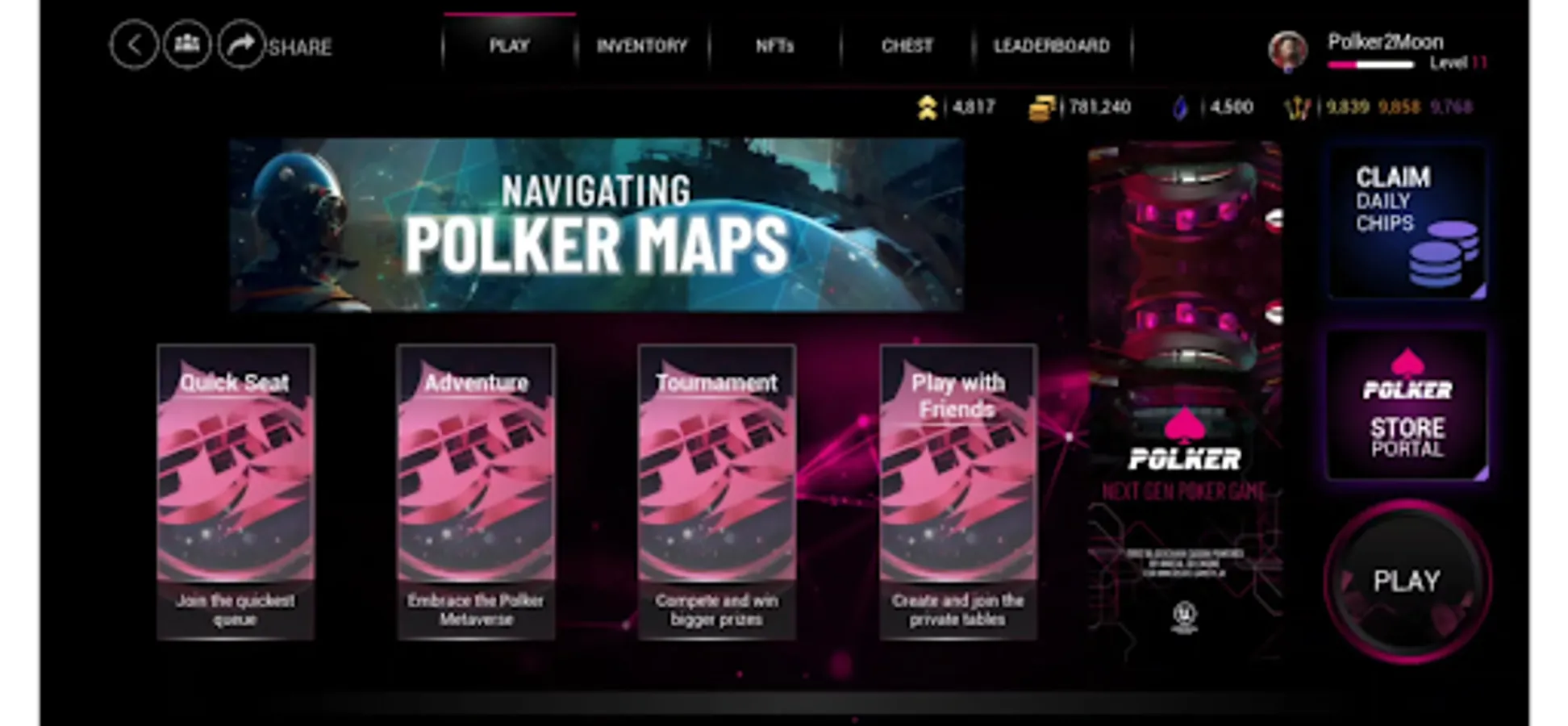This screenshot has height=726, width=1568.
Task: Click the yellow XP badge icon showing 4,817
Action: (928, 106)
